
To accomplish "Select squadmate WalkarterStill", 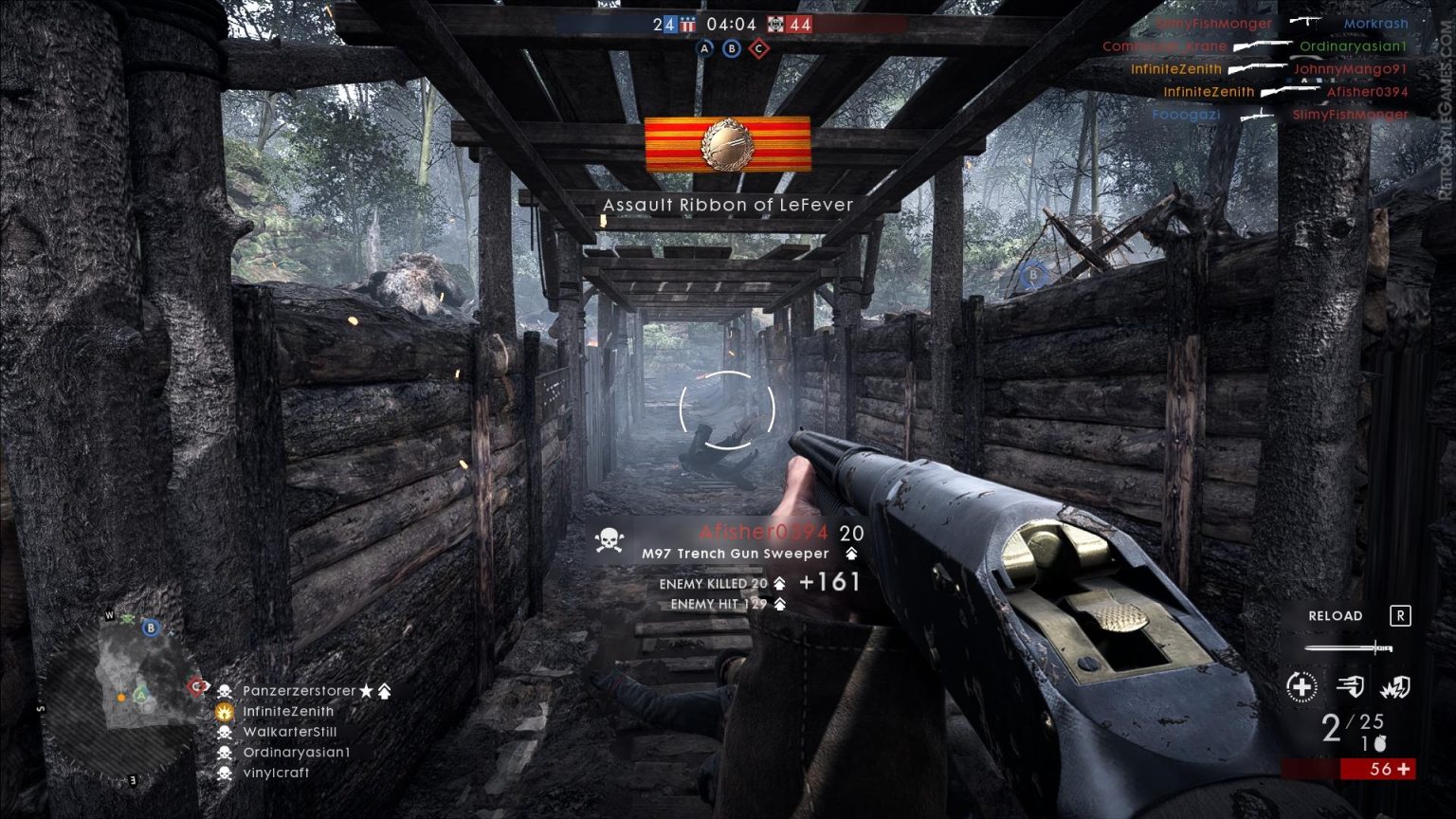I will [x=289, y=732].
